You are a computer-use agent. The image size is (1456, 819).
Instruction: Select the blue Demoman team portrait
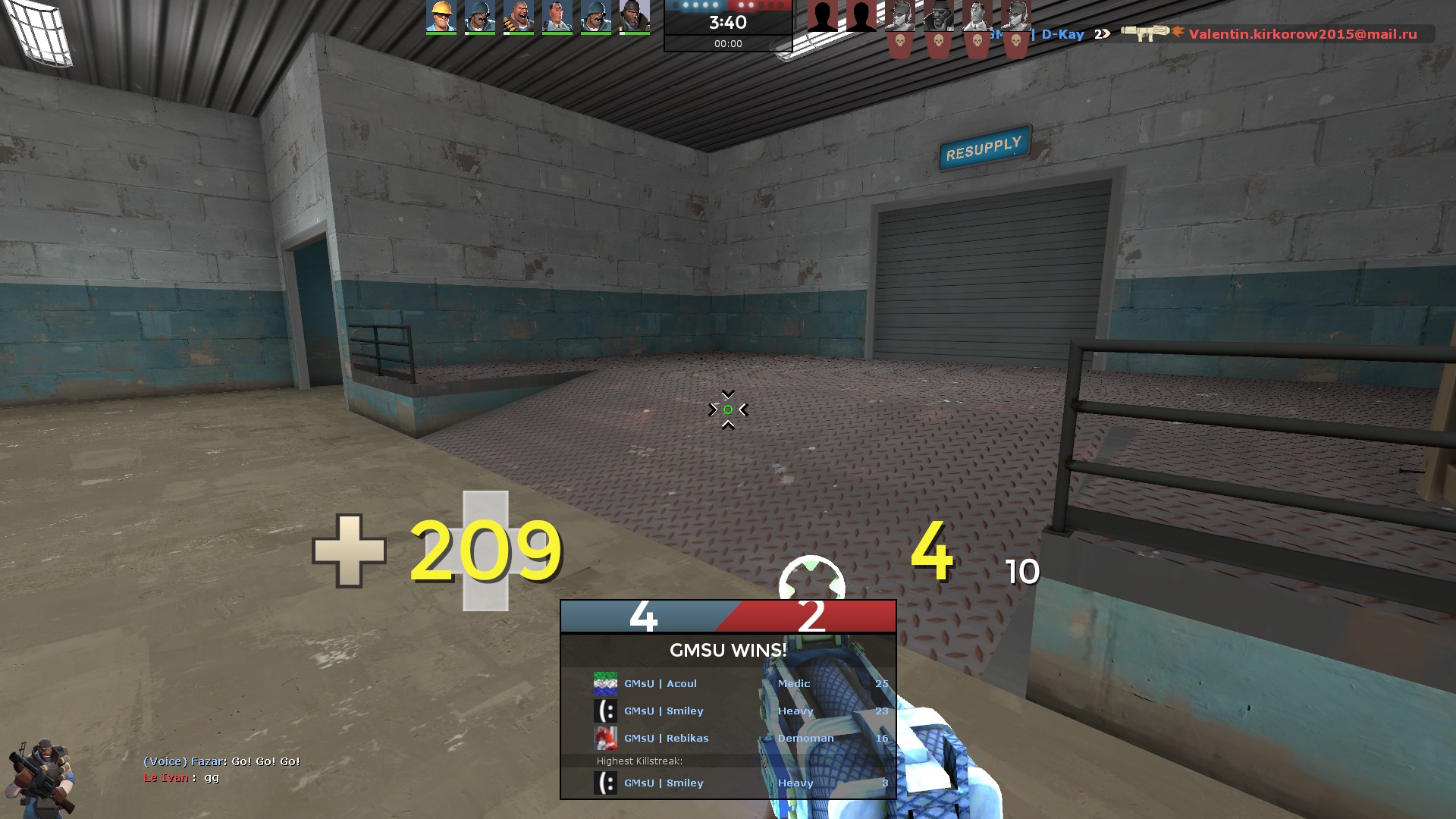pyautogui.click(x=634, y=17)
